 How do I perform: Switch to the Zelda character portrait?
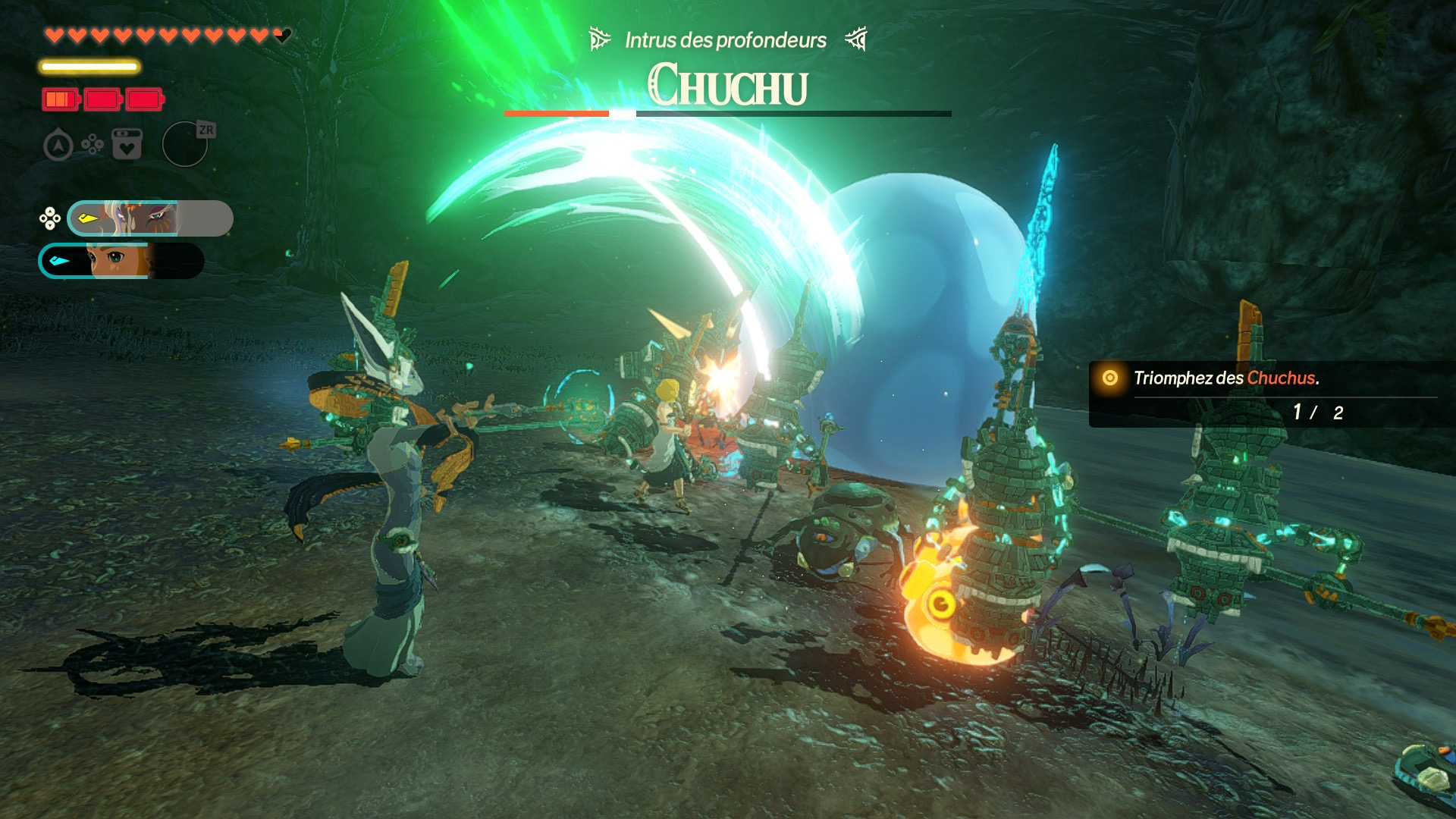tap(121, 261)
